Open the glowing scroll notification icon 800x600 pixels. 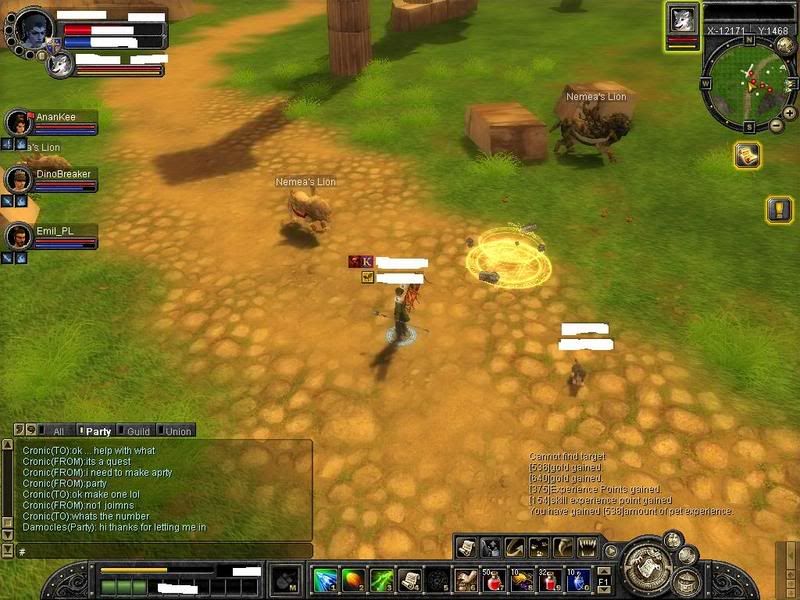pos(746,155)
